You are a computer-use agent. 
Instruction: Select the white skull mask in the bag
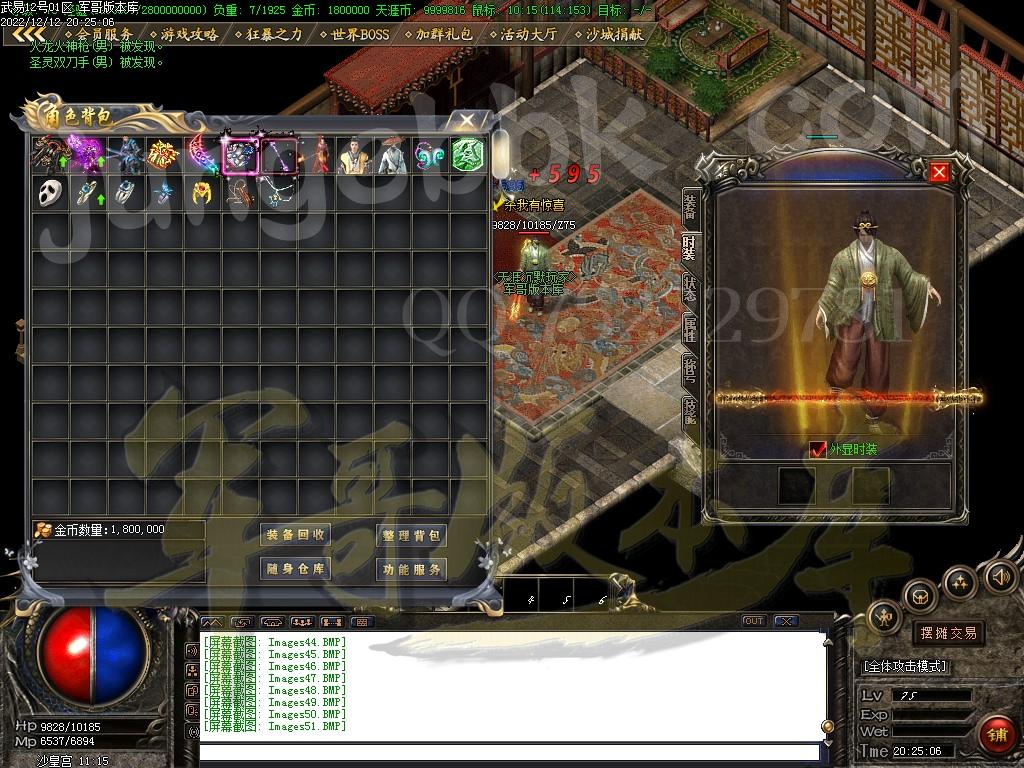point(50,193)
